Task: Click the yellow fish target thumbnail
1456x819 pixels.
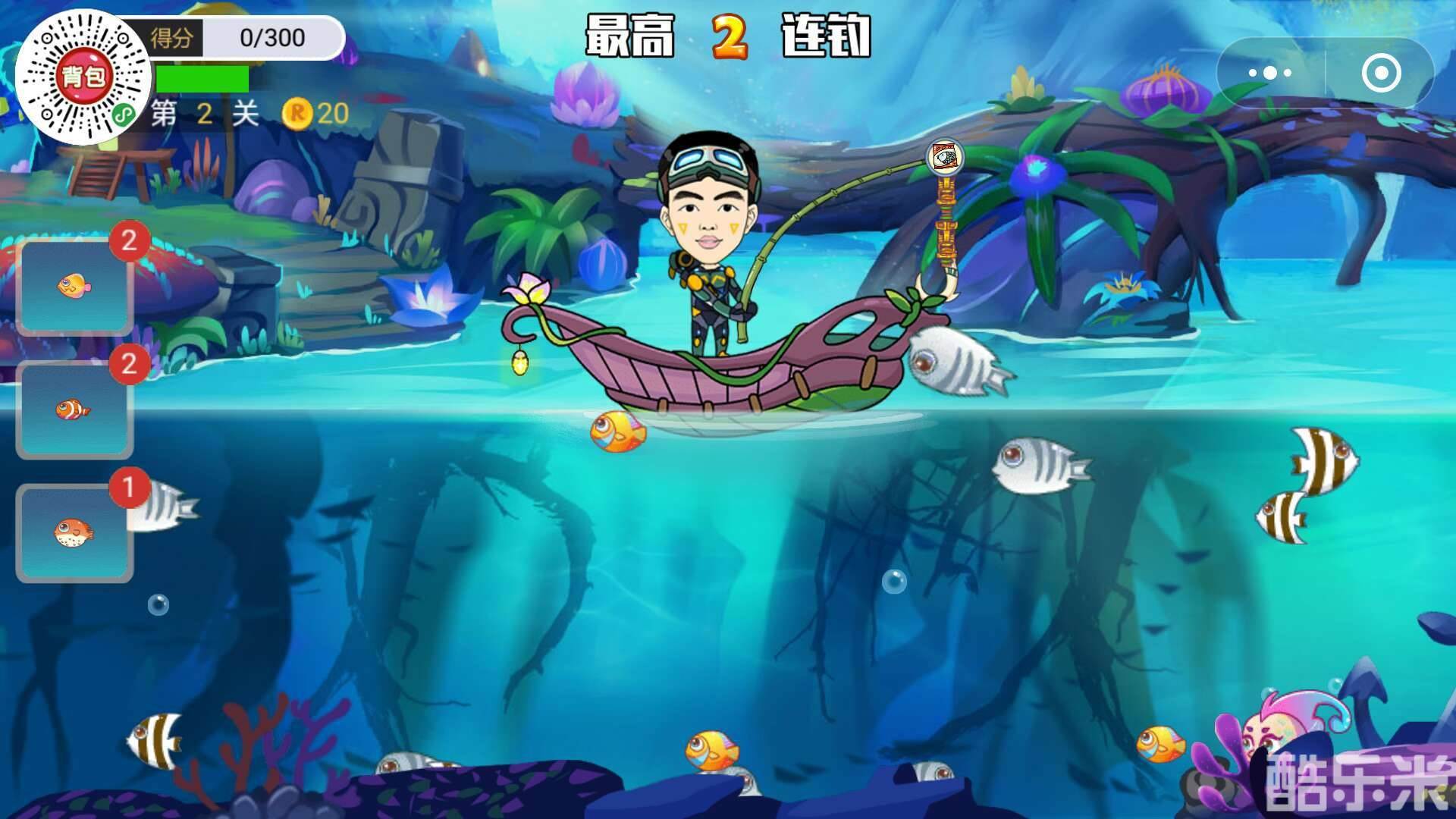Action: tap(74, 286)
